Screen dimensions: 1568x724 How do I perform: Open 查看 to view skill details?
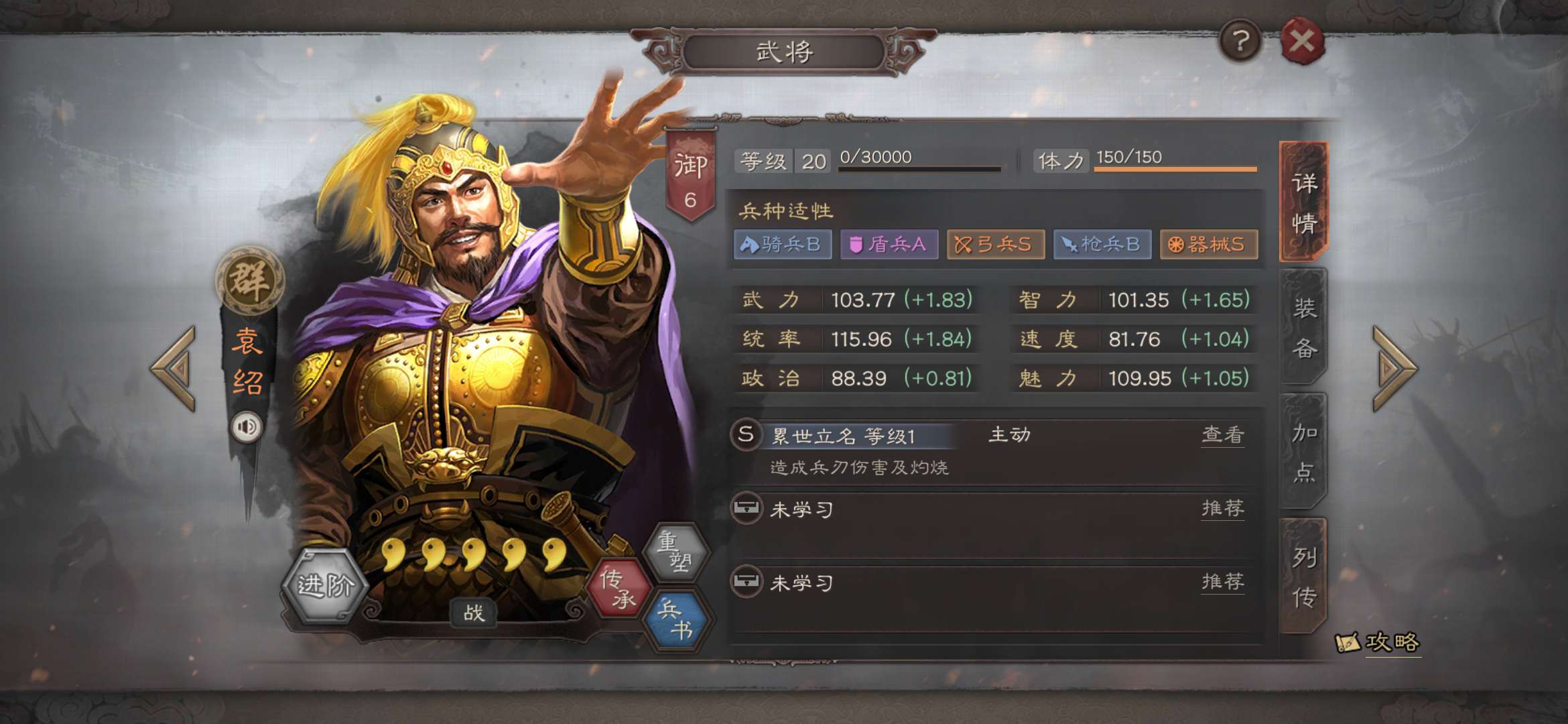coord(1223,434)
